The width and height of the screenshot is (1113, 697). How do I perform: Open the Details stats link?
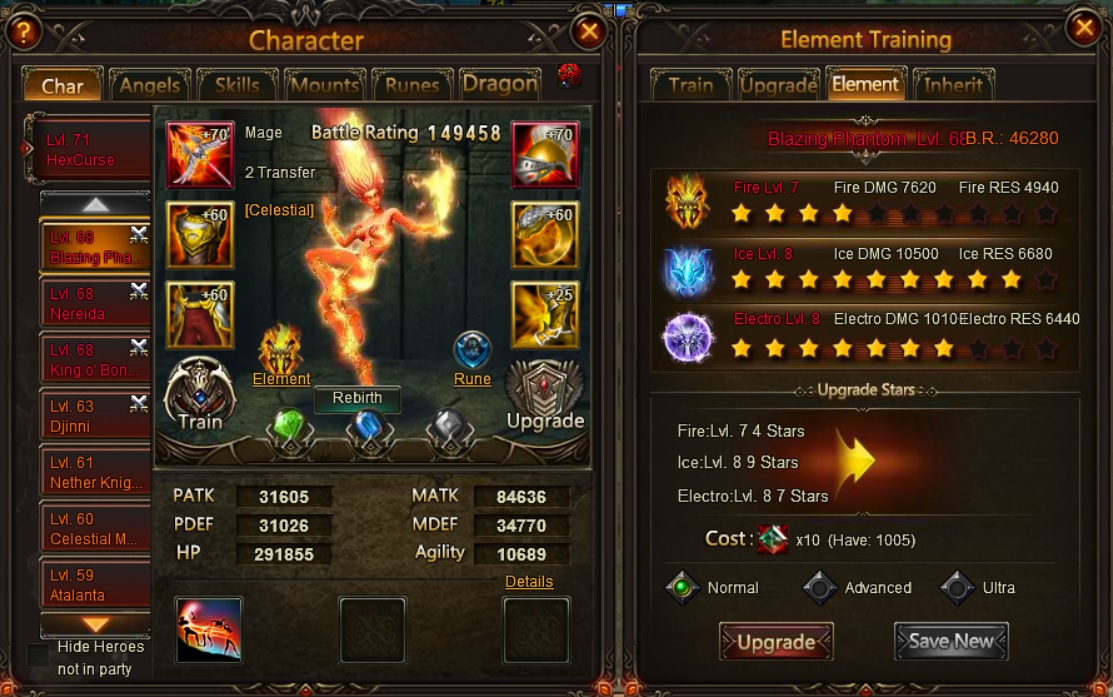pyautogui.click(x=529, y=581)
